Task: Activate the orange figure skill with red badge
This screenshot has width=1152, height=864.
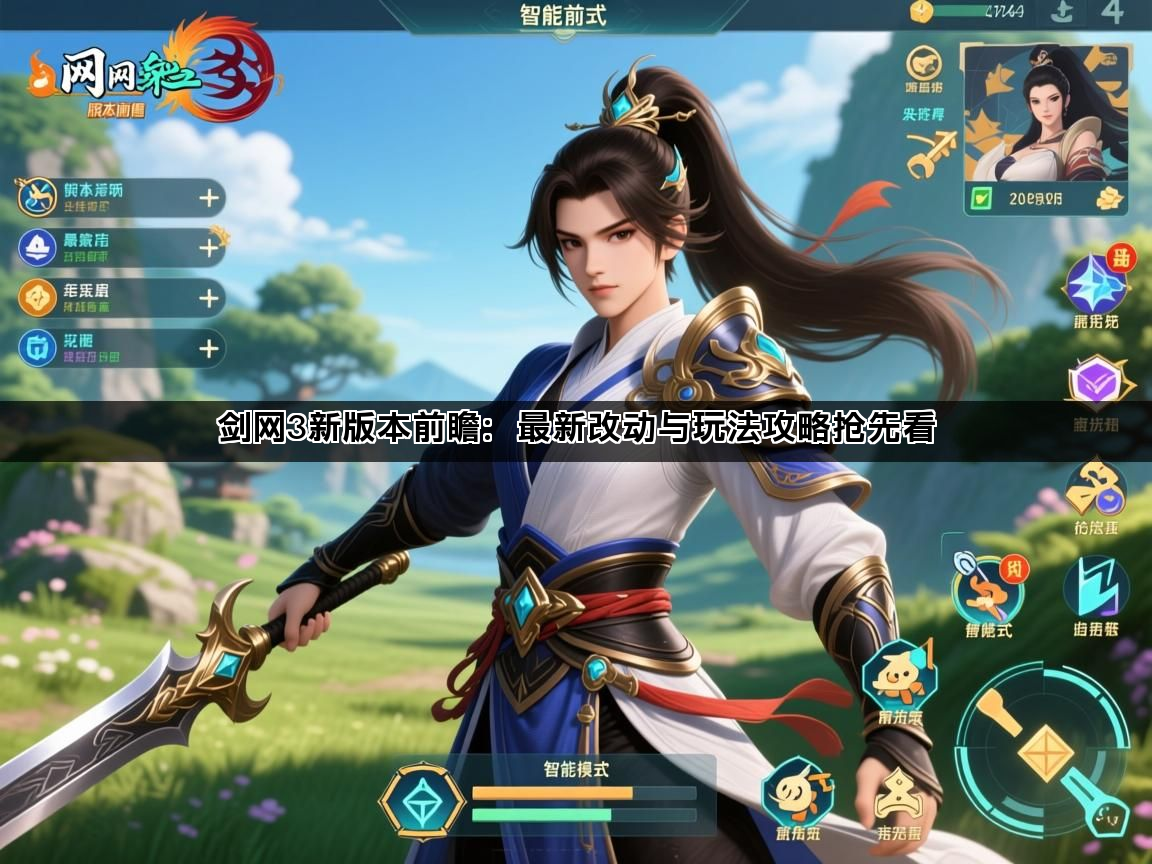Action: 986,590
